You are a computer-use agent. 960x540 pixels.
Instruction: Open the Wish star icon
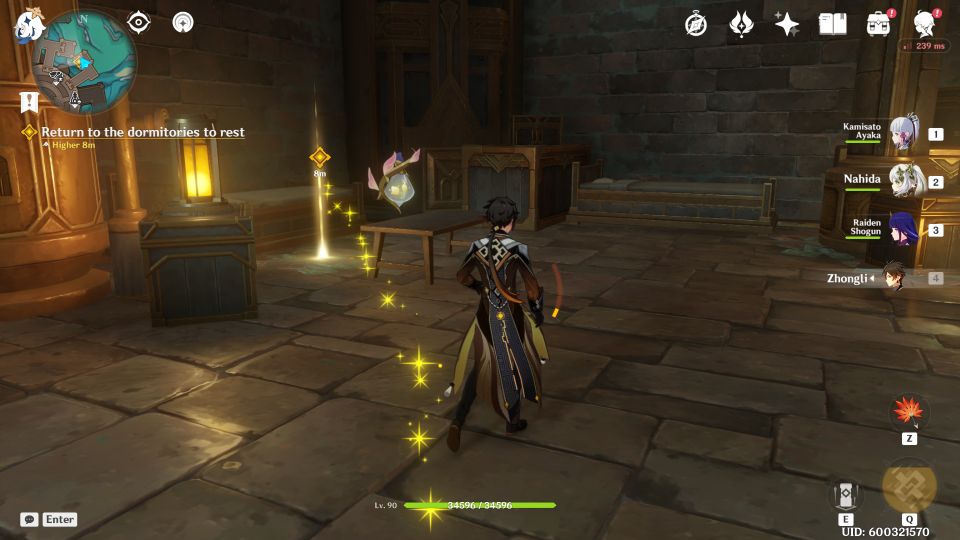[787, 24]
